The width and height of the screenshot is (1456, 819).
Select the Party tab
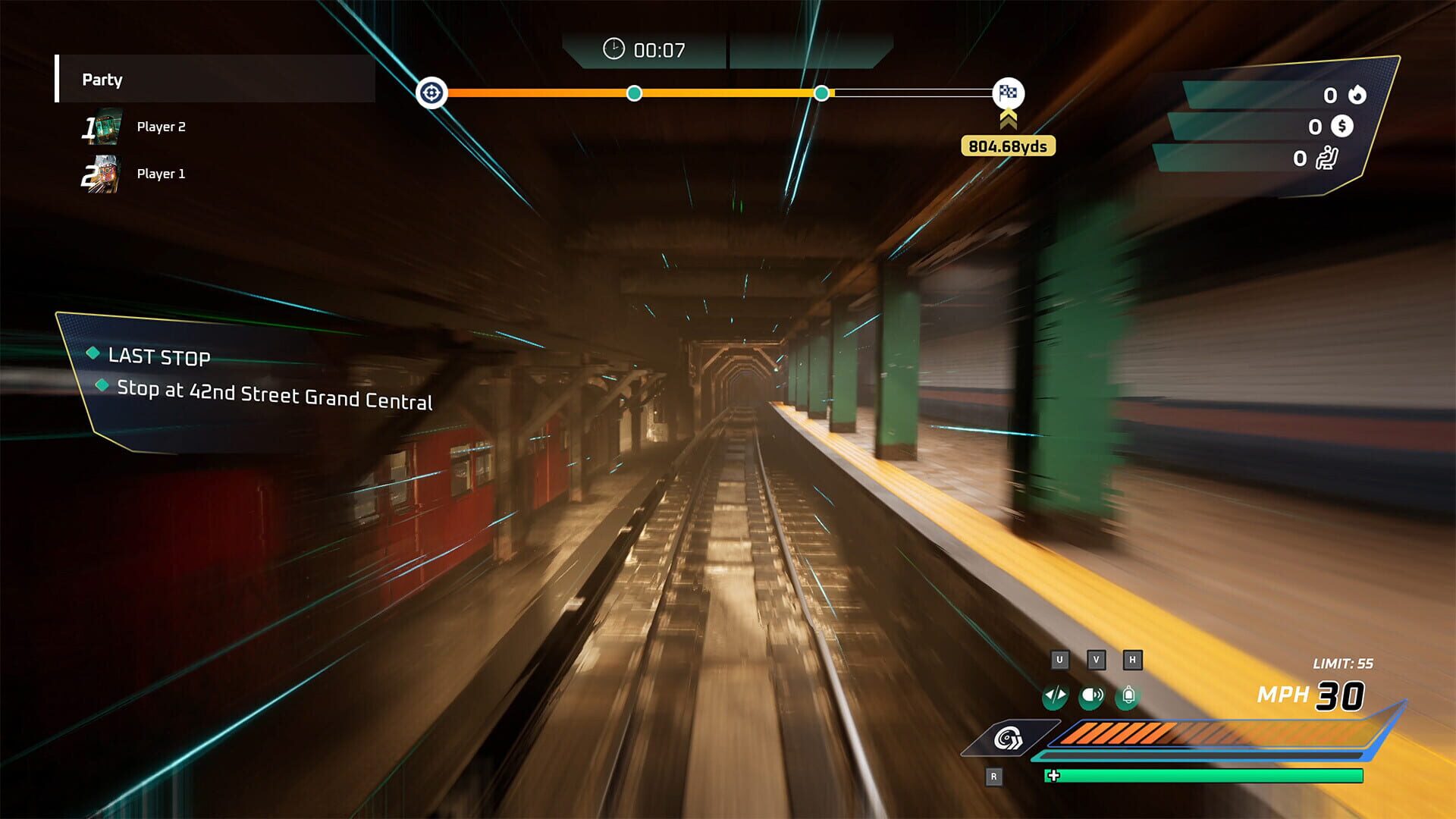point(102,80)
